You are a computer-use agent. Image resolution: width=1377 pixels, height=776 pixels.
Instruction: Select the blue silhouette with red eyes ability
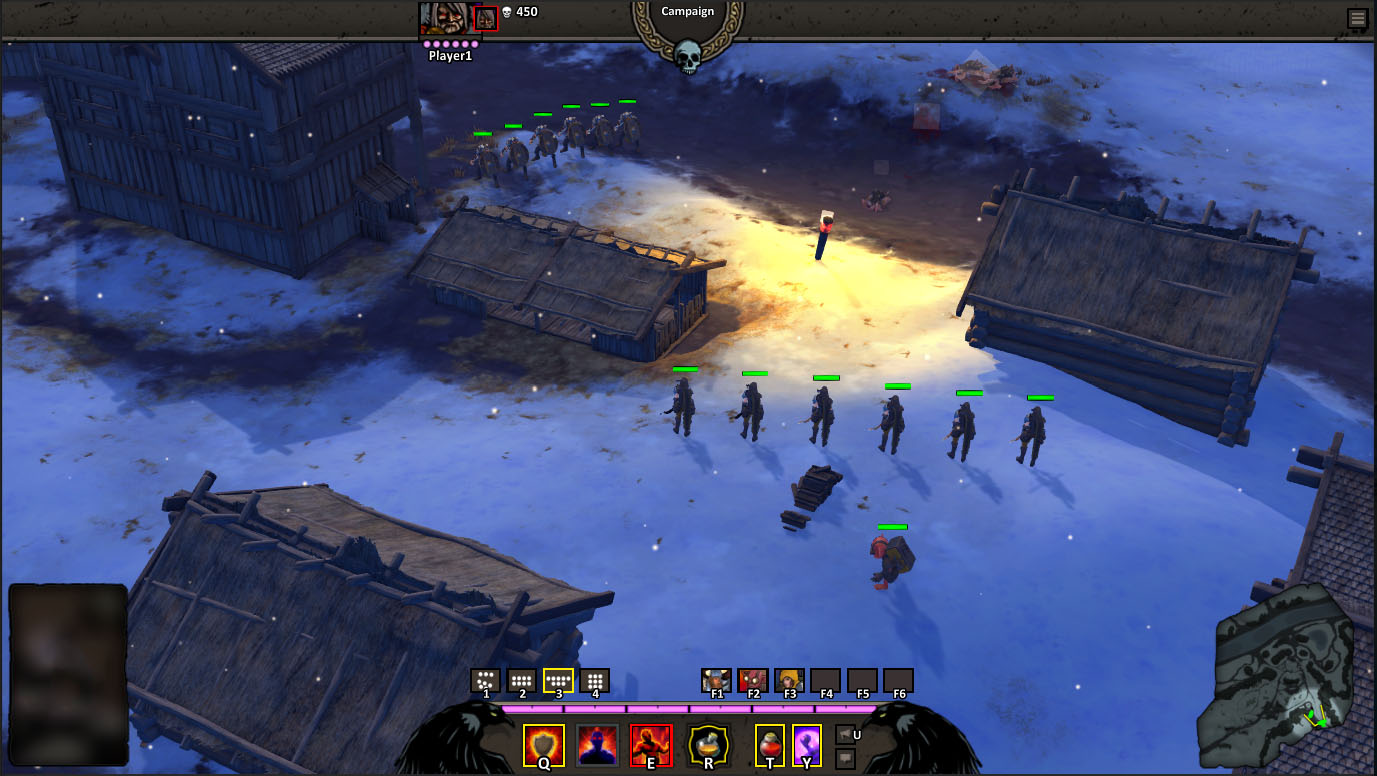(x=596, y=745)
